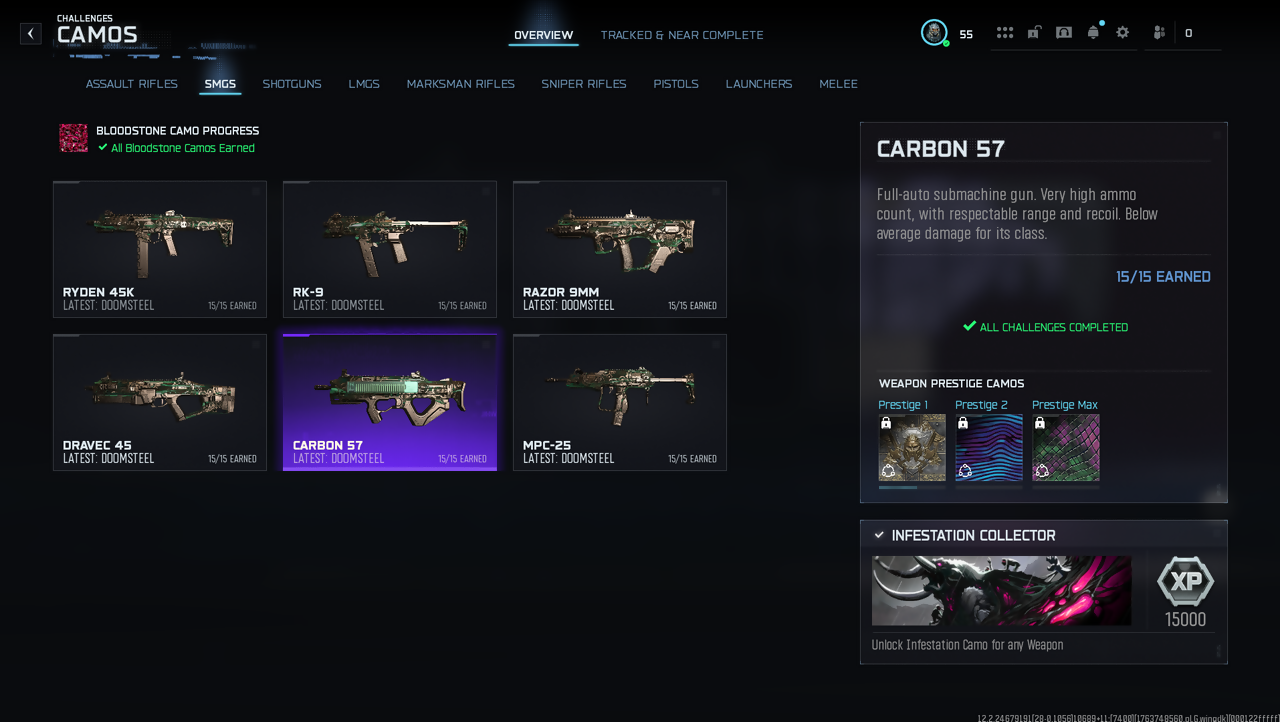Choose the Shotguns category

292,84
